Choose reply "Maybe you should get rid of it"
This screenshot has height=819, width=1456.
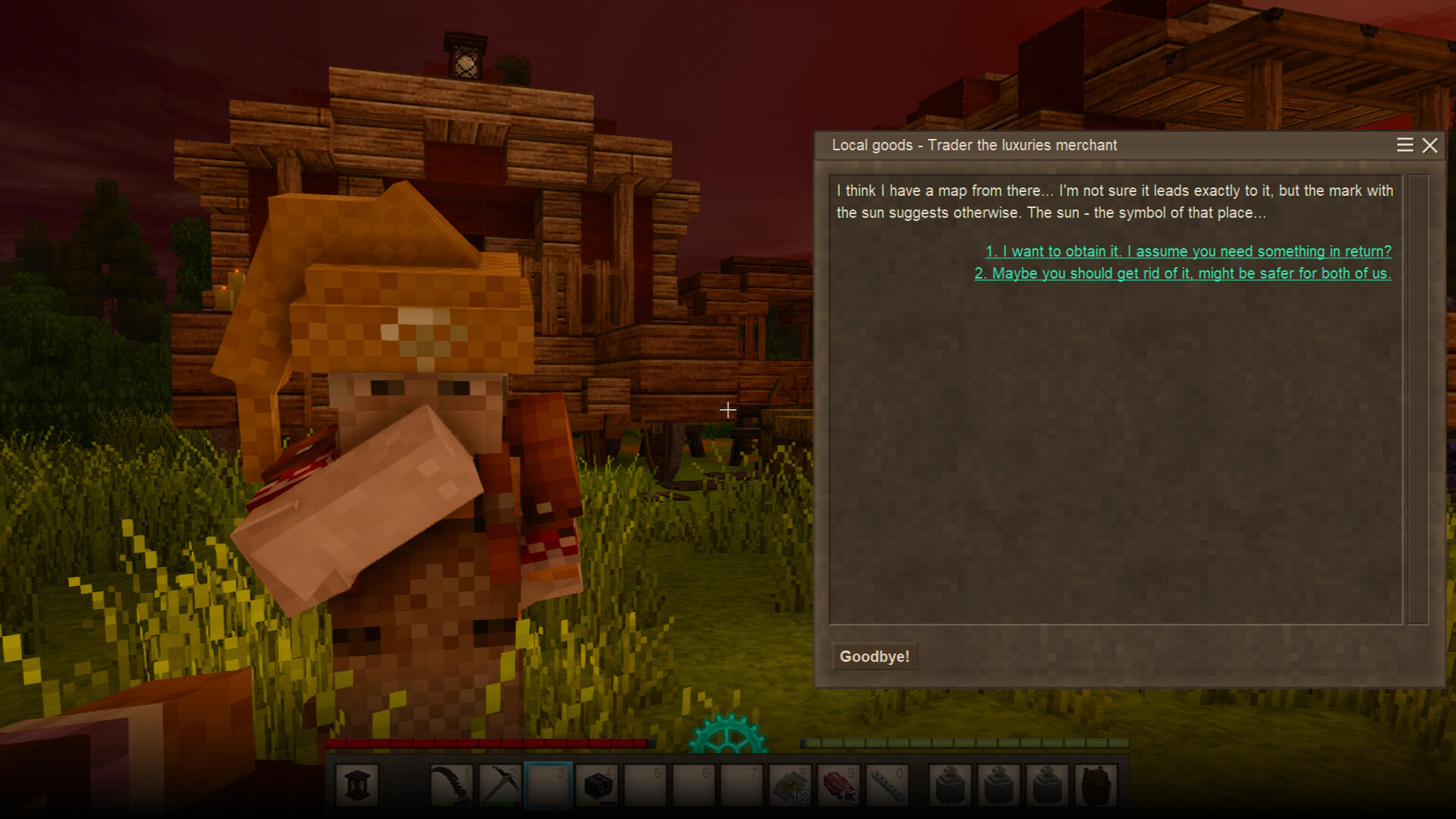(1182, 273)
